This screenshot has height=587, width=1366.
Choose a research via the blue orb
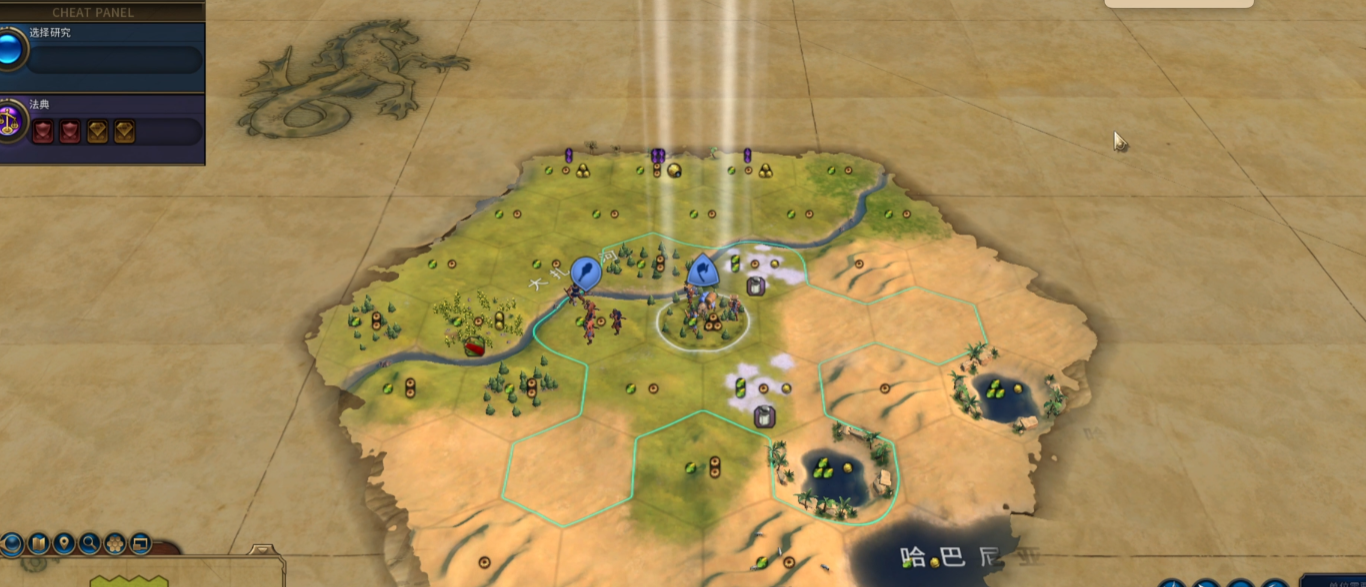(x=12, y=49)
